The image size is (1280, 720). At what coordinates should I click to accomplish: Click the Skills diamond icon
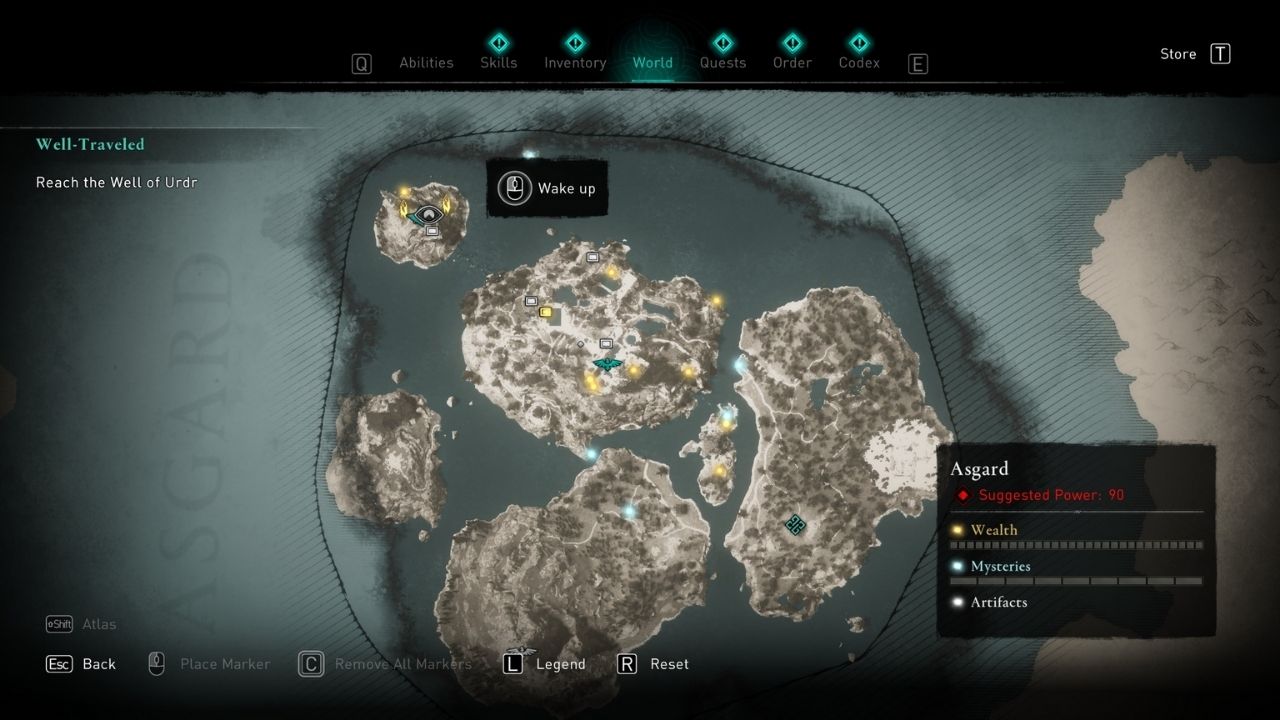coord(498,44)
